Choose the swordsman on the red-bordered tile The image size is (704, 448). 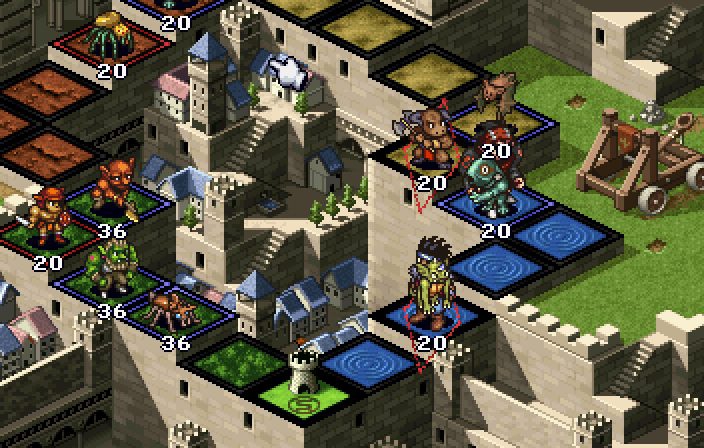[46, 222]
